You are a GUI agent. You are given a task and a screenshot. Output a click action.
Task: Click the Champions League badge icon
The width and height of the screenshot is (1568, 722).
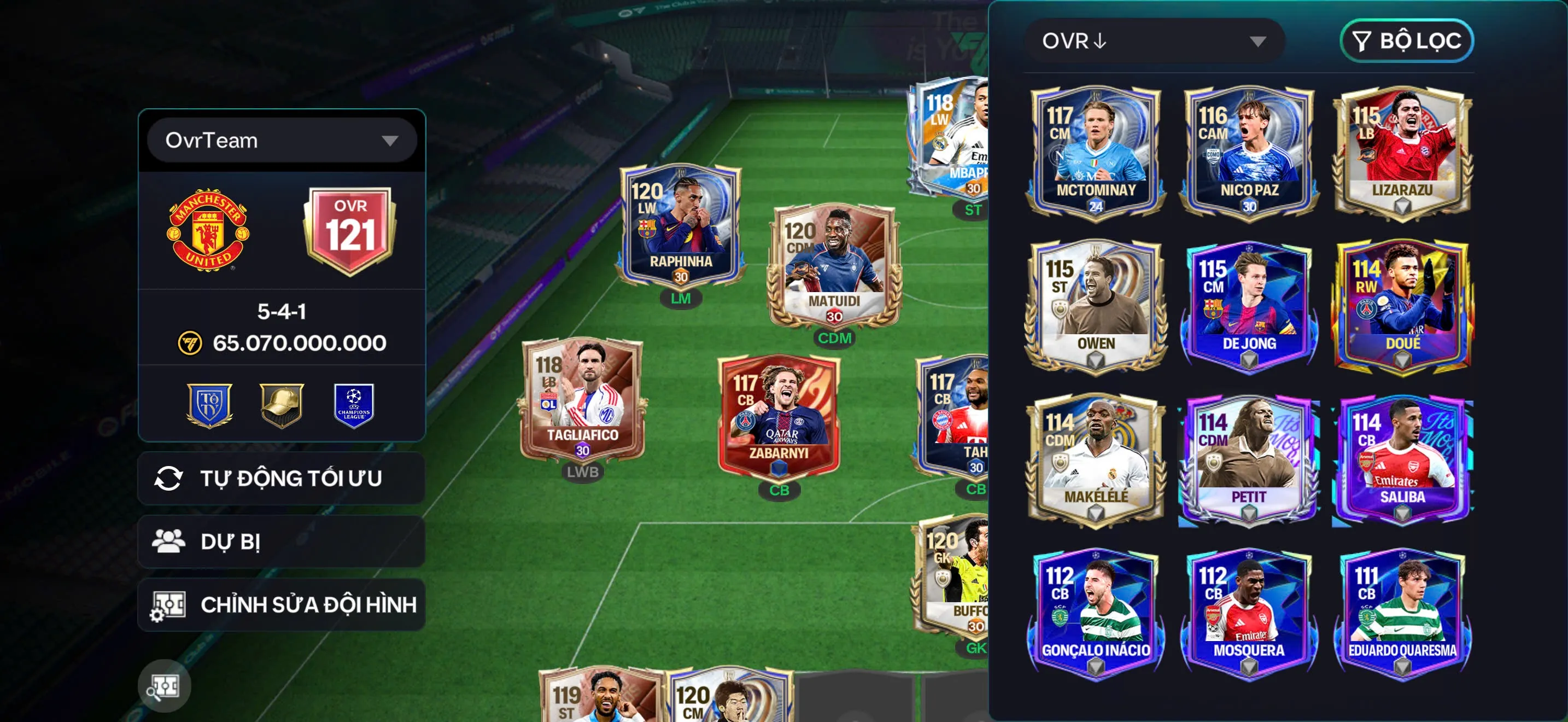pos(354,405)
